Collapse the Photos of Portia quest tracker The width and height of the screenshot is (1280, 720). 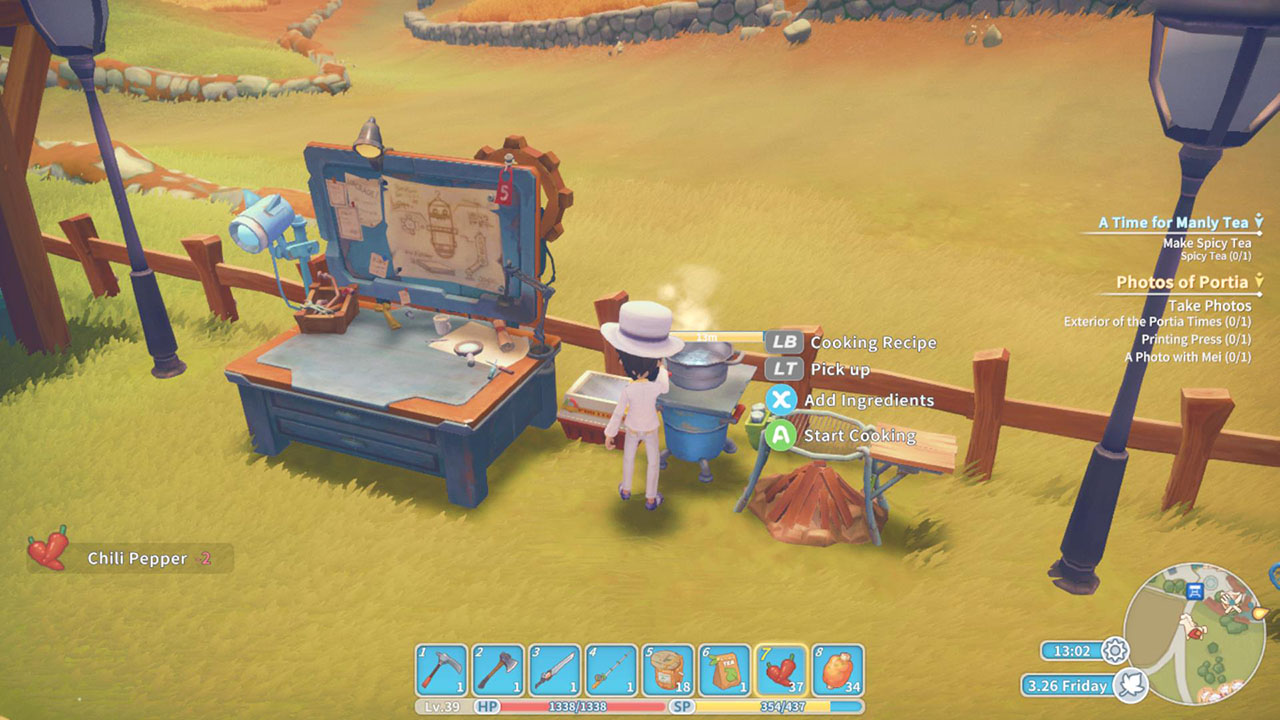point(1260,281)
